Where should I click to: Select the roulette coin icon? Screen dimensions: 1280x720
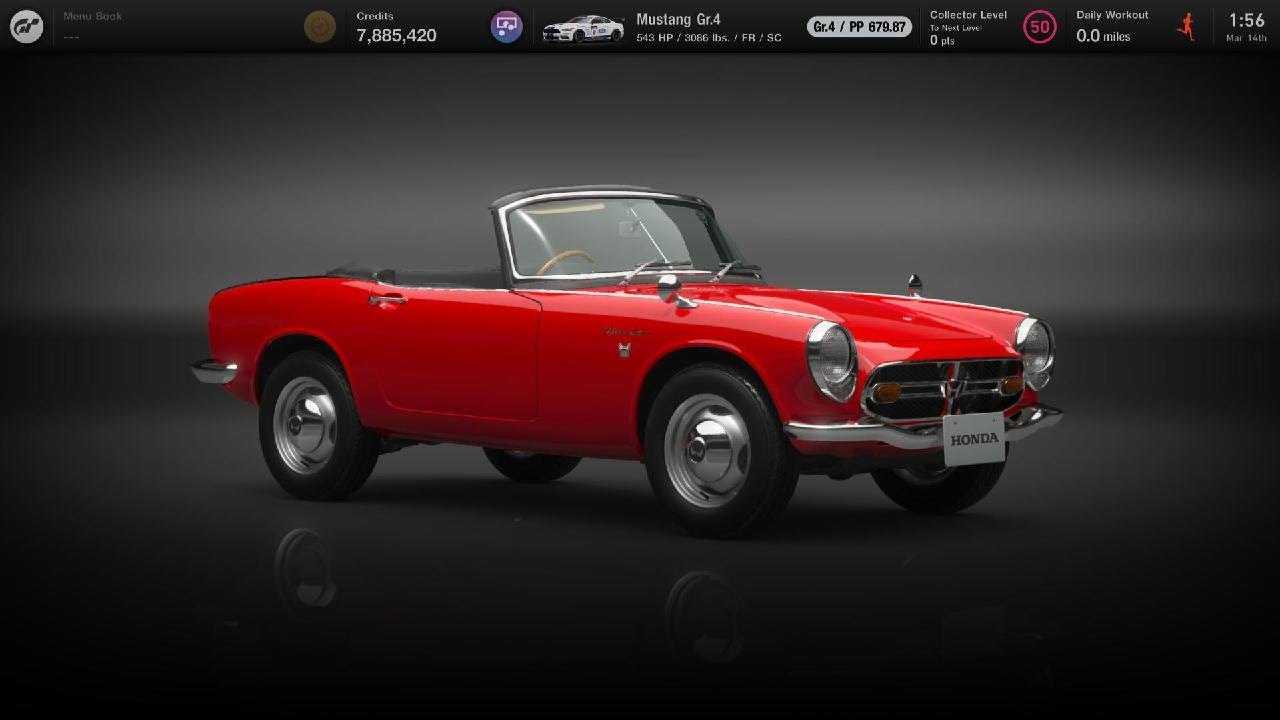pyautogui.click(x=320, y=26)
